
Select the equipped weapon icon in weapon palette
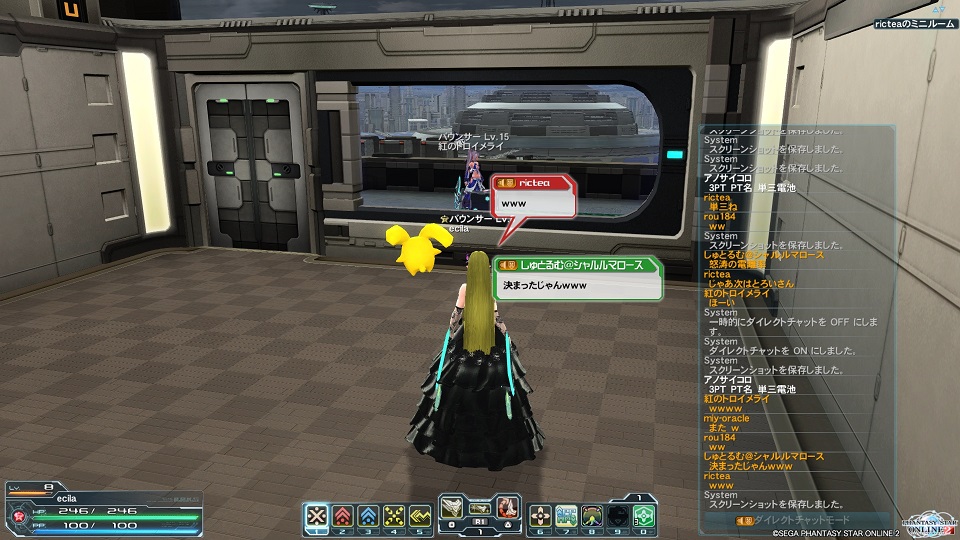coord(454,508)
